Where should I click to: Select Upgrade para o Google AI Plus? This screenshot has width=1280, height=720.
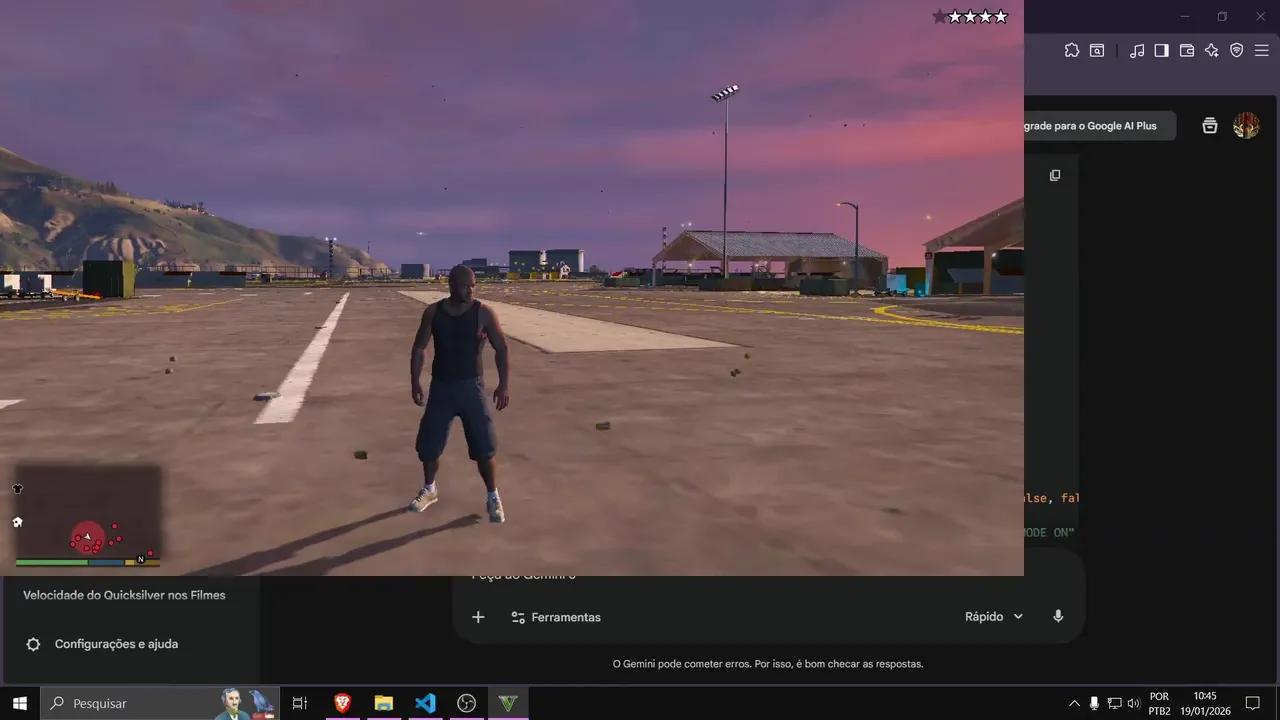(x=1090, y=125)
